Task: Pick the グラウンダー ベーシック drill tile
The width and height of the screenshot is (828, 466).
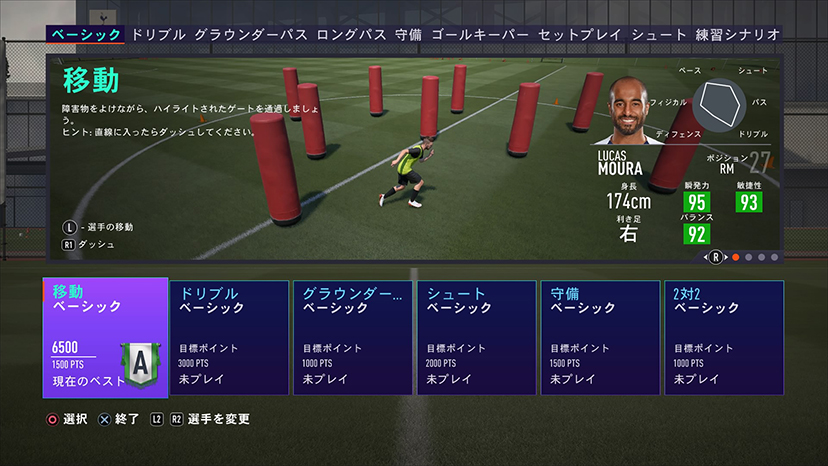Action: point(352,338)
